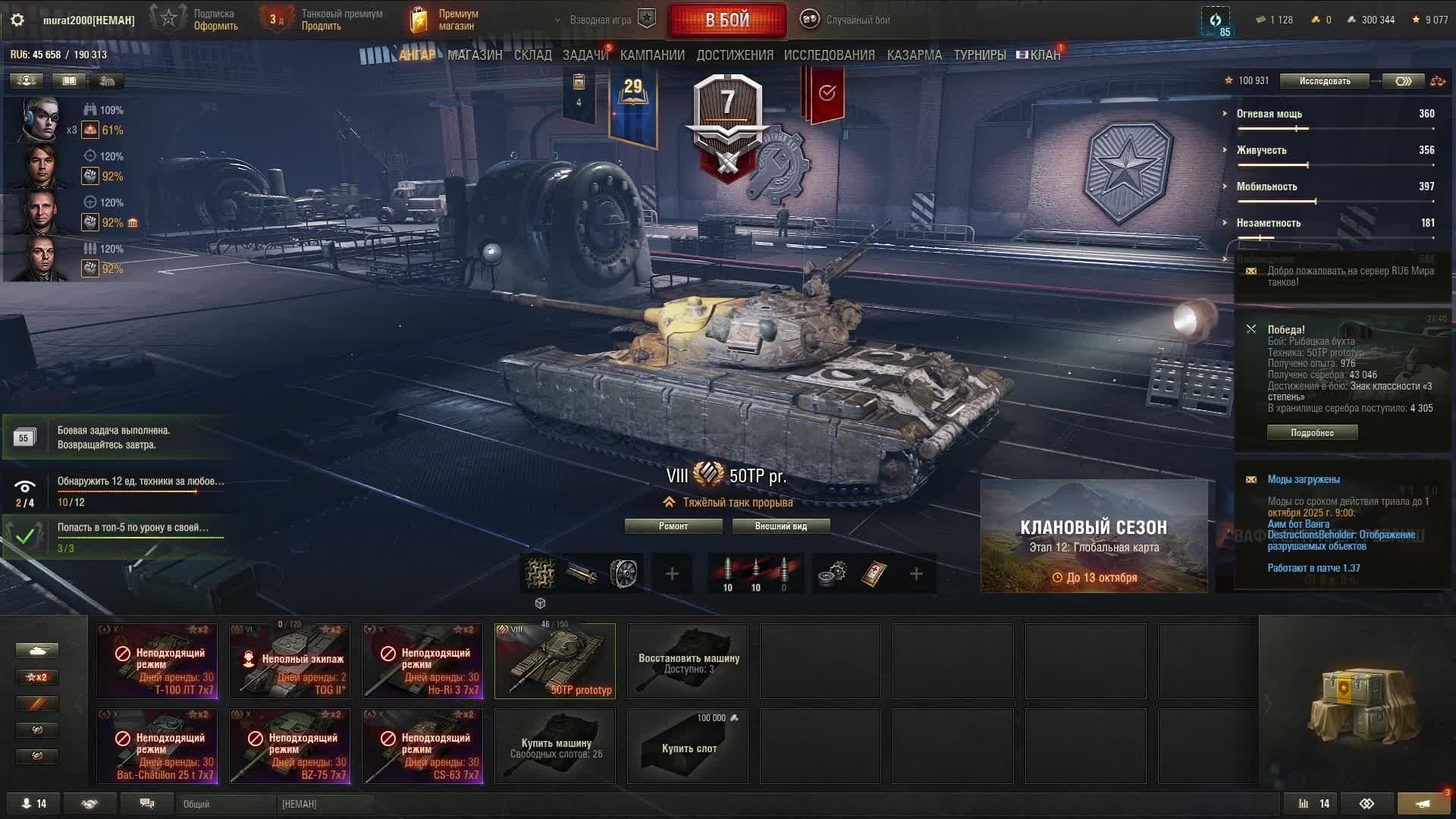Image resolution: width=1456 pixels, height=819 pixels.
Task: Open the Клановый сезон banner
Action: point(1094,537)
